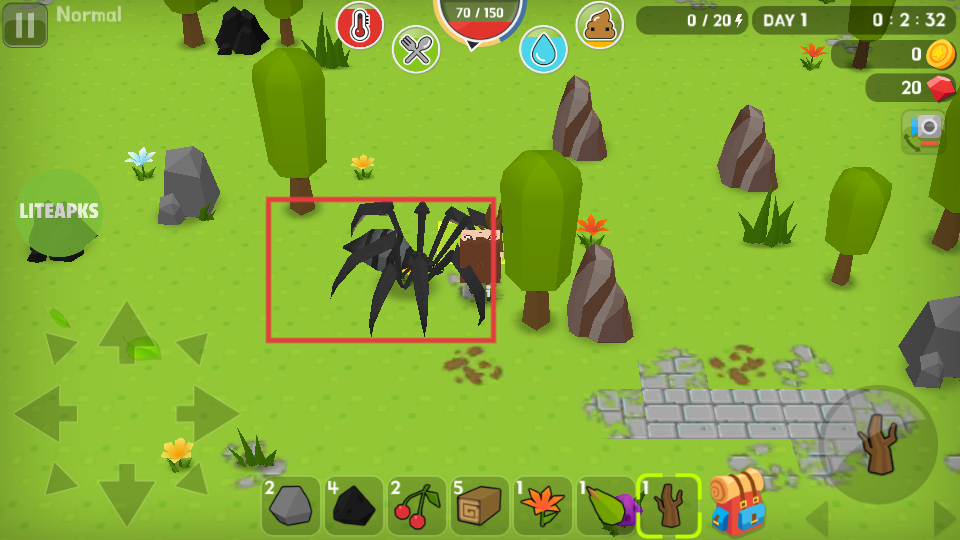This screenshot has width=960, height=540.
Task: Open the backpack inventory
Action: (737, 501)
